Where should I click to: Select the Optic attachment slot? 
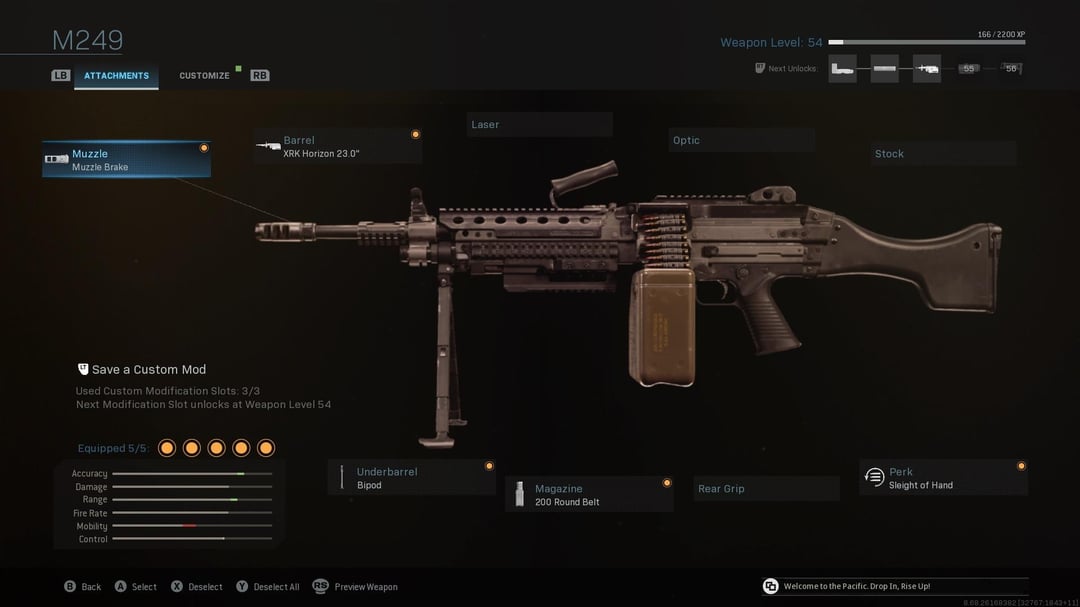point(741,141)
